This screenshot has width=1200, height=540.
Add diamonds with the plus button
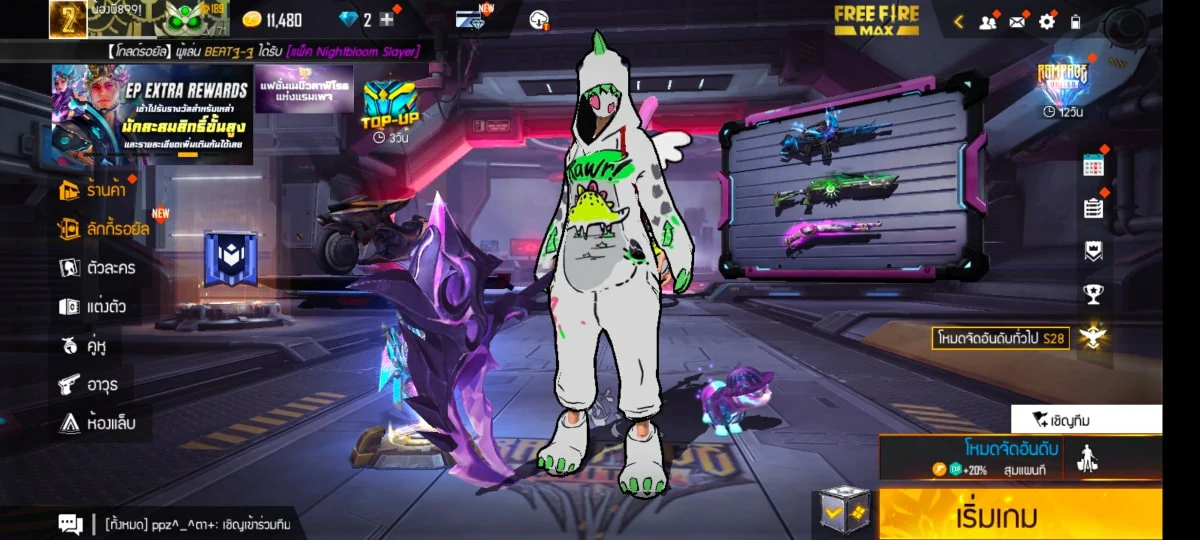387,20
